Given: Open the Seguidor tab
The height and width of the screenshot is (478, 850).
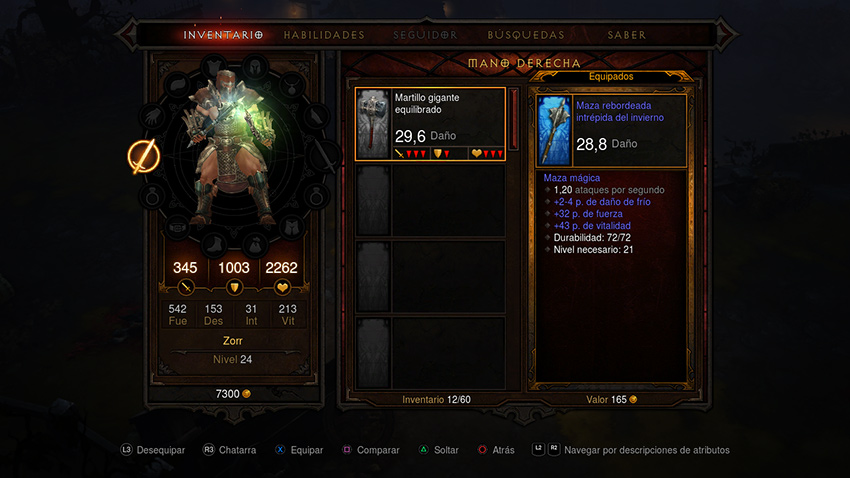Looking at the screenshot, I should (x=425, y=35).
